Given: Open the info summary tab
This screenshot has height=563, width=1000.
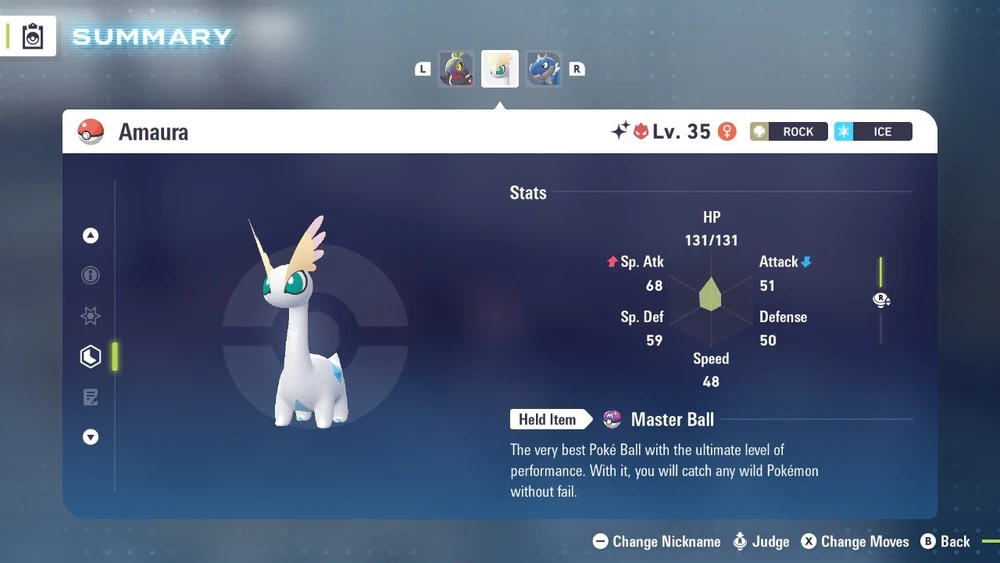Looking at the screenshot, I should [x=91, y=276].
